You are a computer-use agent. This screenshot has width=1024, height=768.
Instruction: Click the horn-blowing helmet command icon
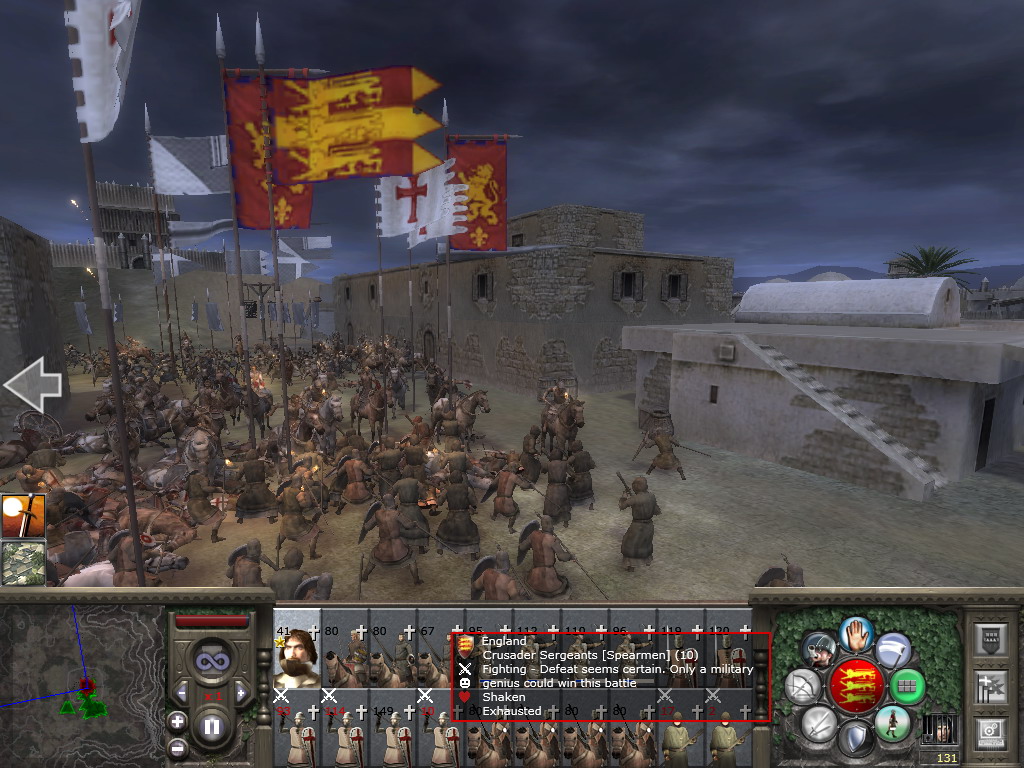(x=819, y=650)
